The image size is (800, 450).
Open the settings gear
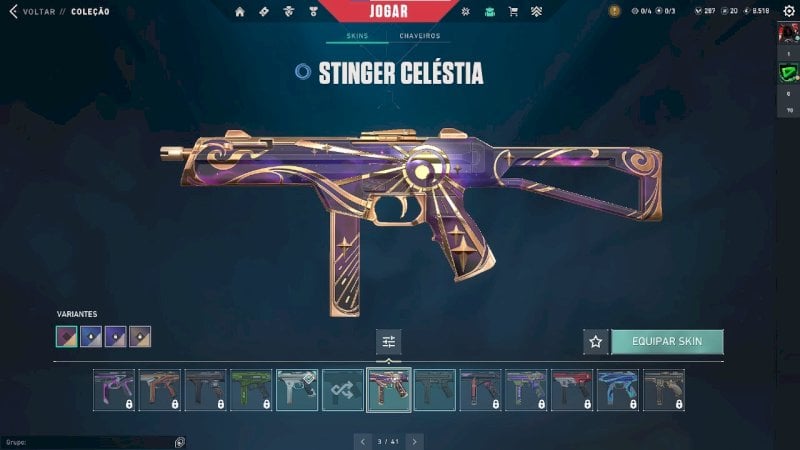[788, 11]
